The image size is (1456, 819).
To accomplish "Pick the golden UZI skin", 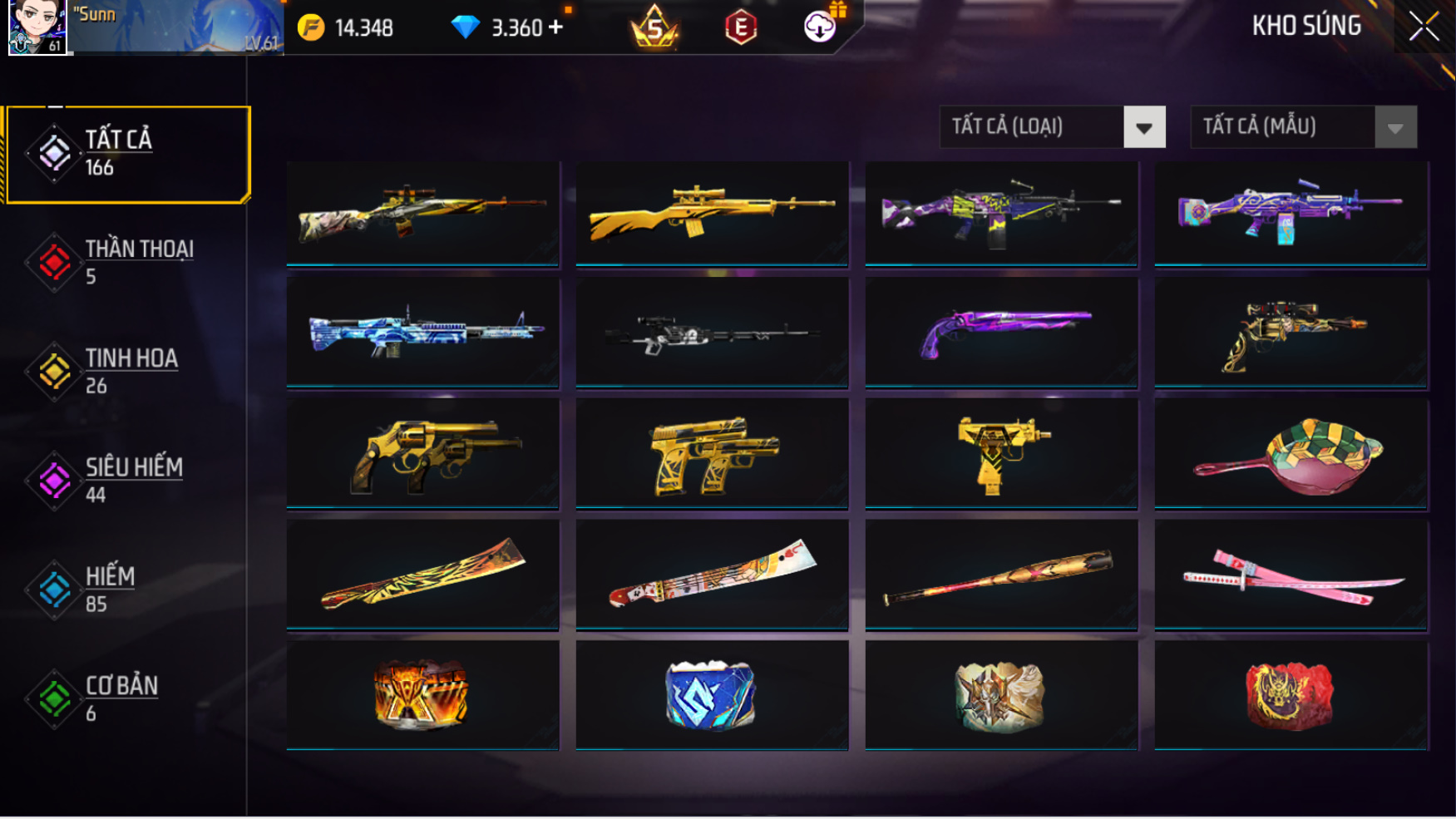I will [1001, 453].
